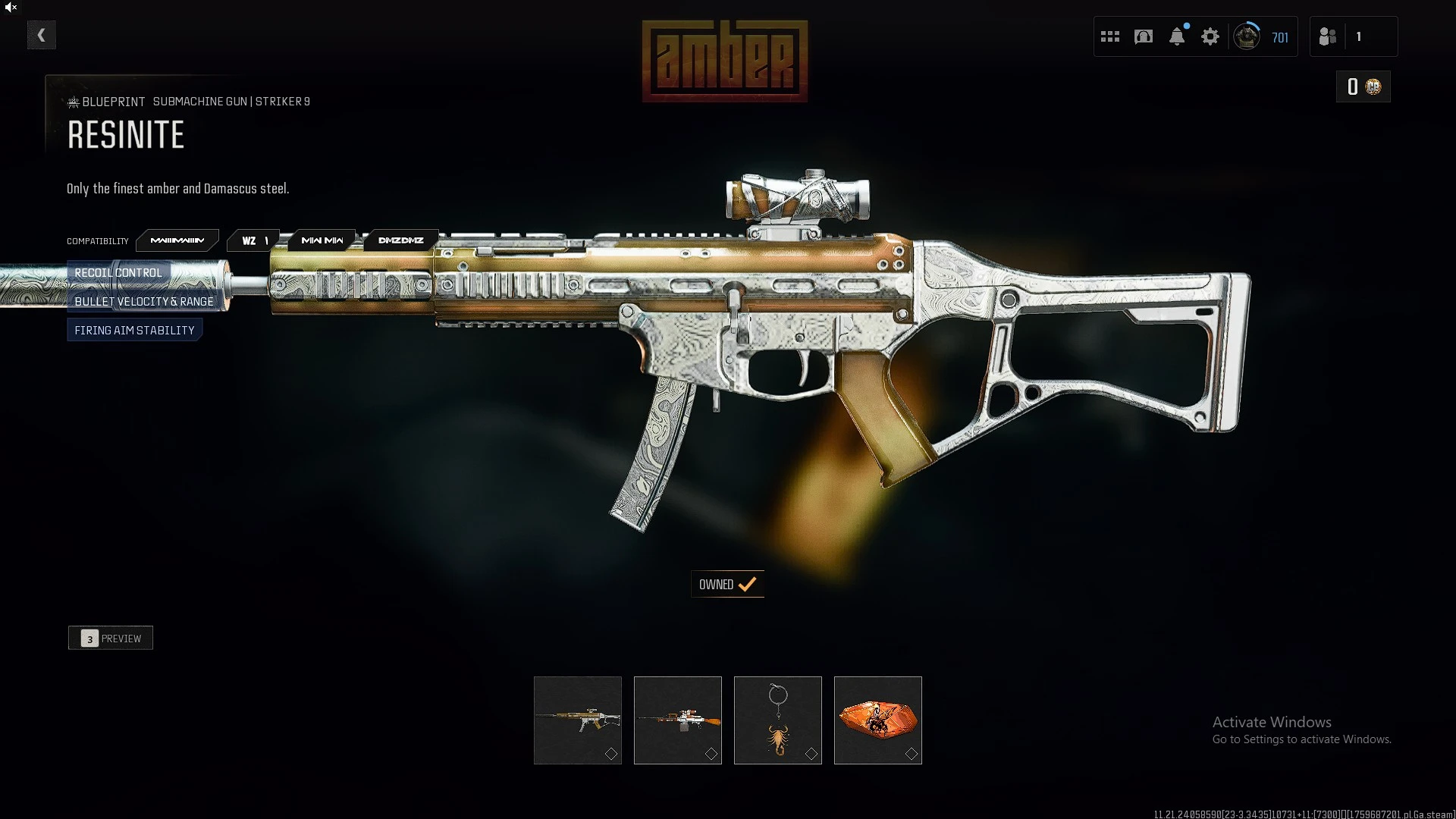Viewport: 1456px width, 819px height.
Task: Open the headquarters icon next to grid
Action: coord(1144,36)
